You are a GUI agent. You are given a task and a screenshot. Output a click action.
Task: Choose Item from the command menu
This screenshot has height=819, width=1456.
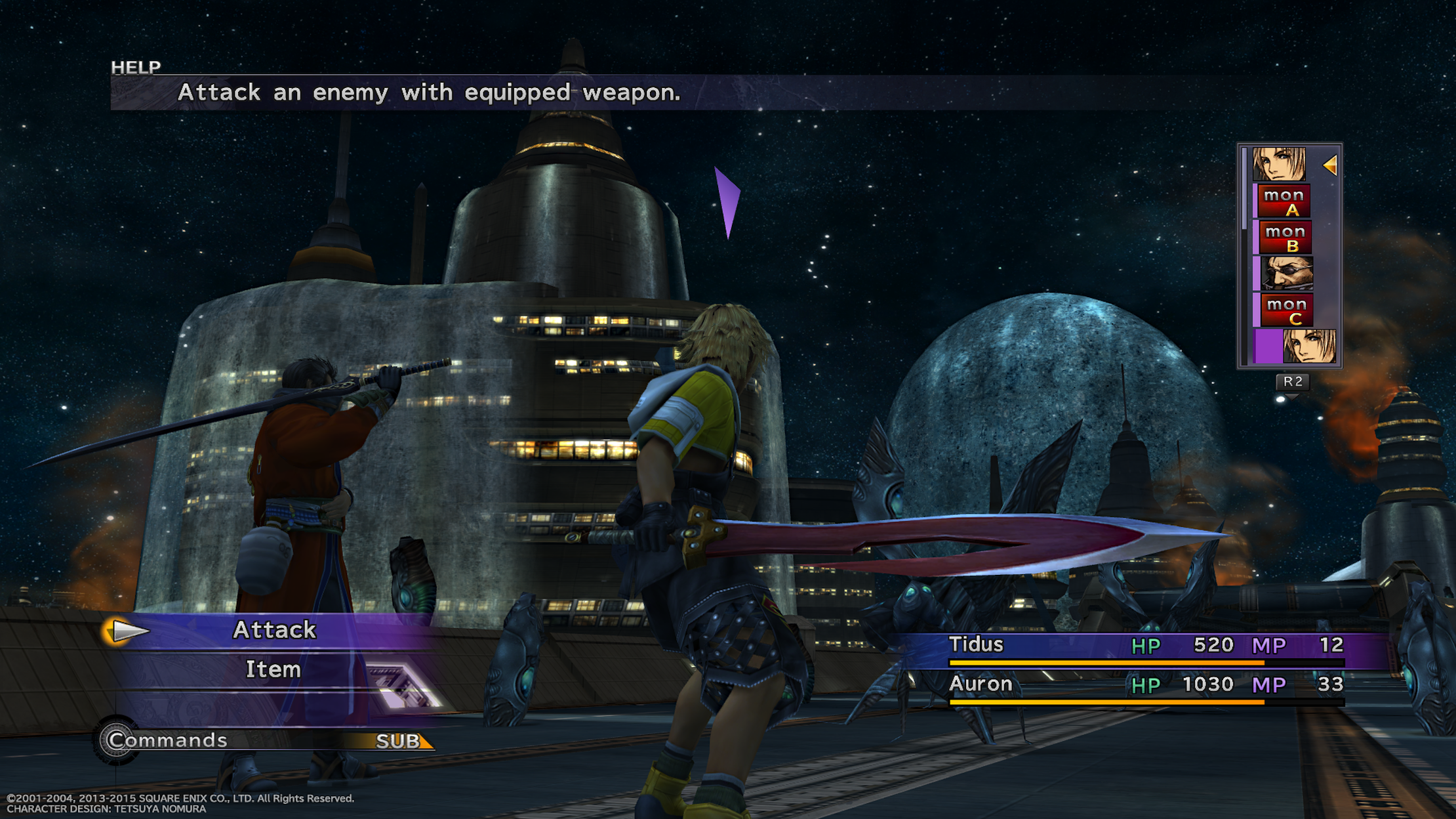273,670
